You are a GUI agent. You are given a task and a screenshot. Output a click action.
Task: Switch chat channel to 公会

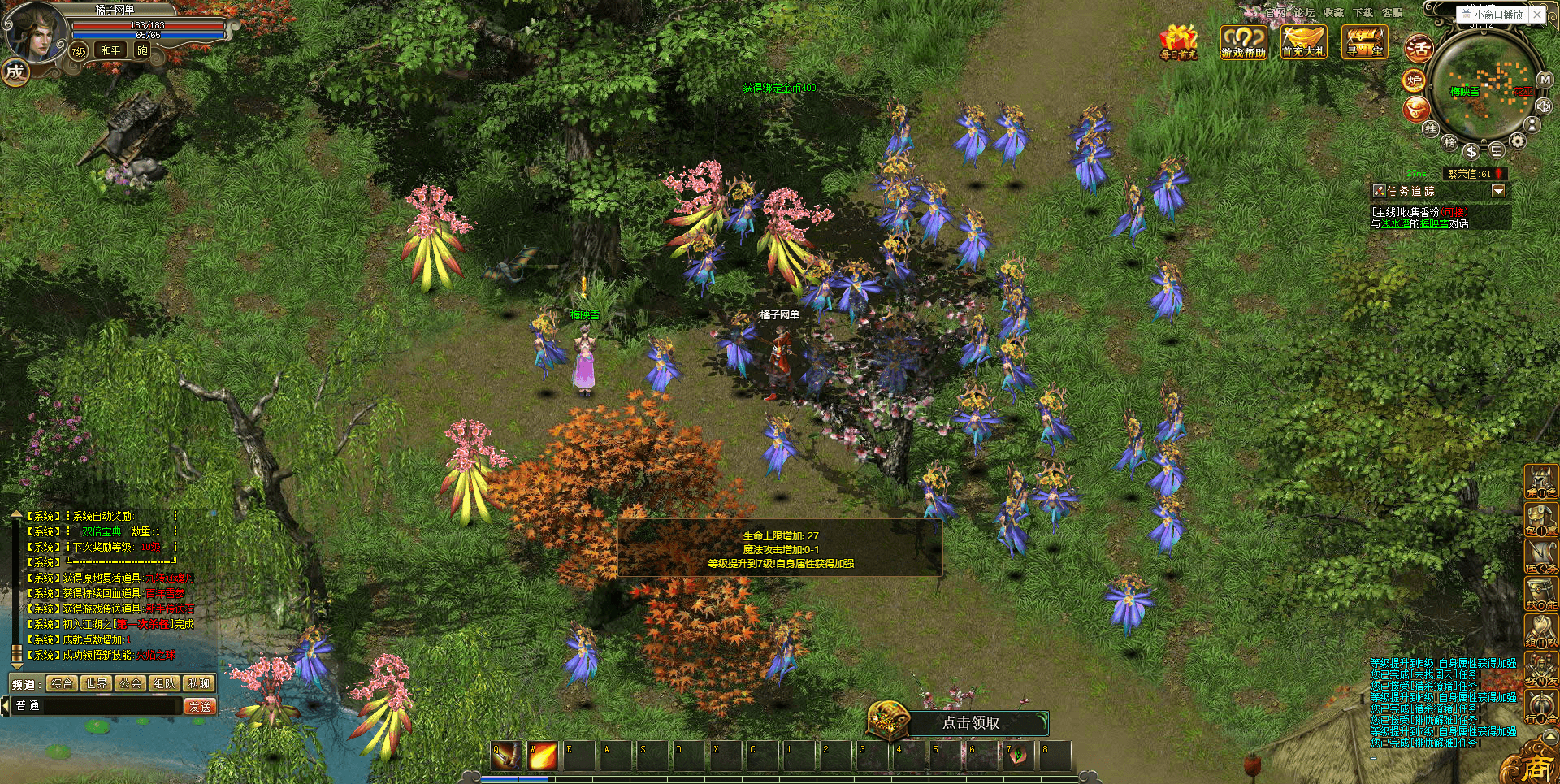131,683
